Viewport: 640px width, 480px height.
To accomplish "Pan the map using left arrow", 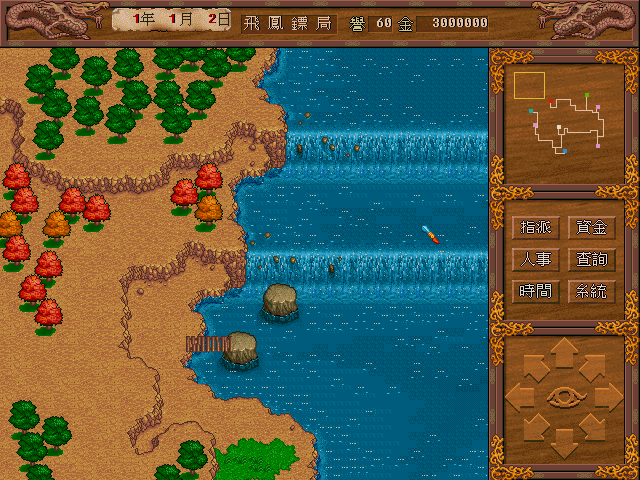I will click(x=521, y=397).
